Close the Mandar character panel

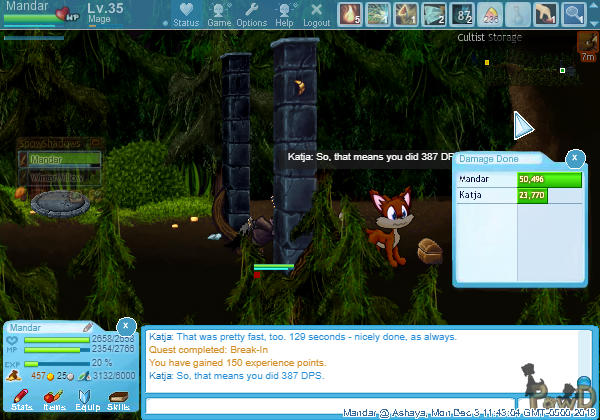(x=125, y=326)
